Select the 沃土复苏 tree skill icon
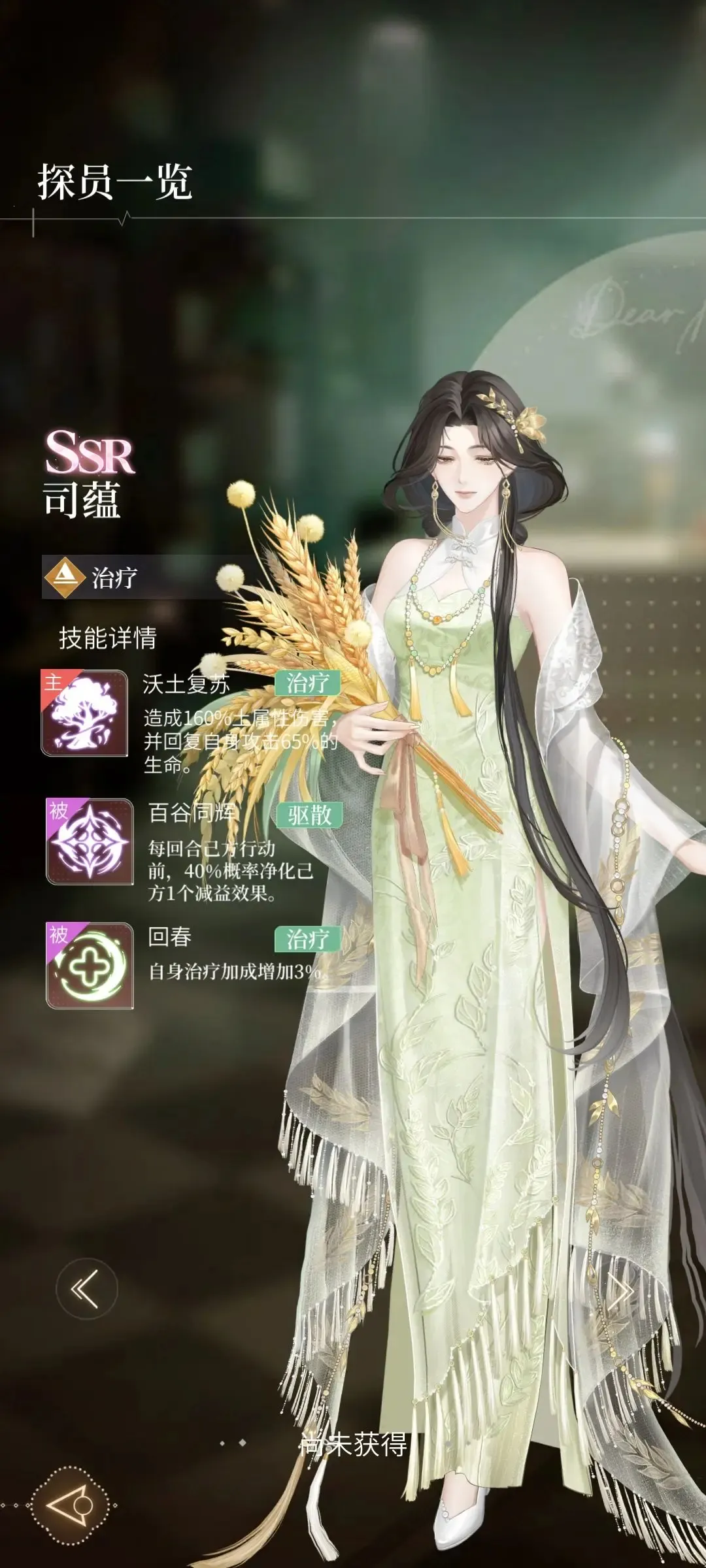 (84, 713)
